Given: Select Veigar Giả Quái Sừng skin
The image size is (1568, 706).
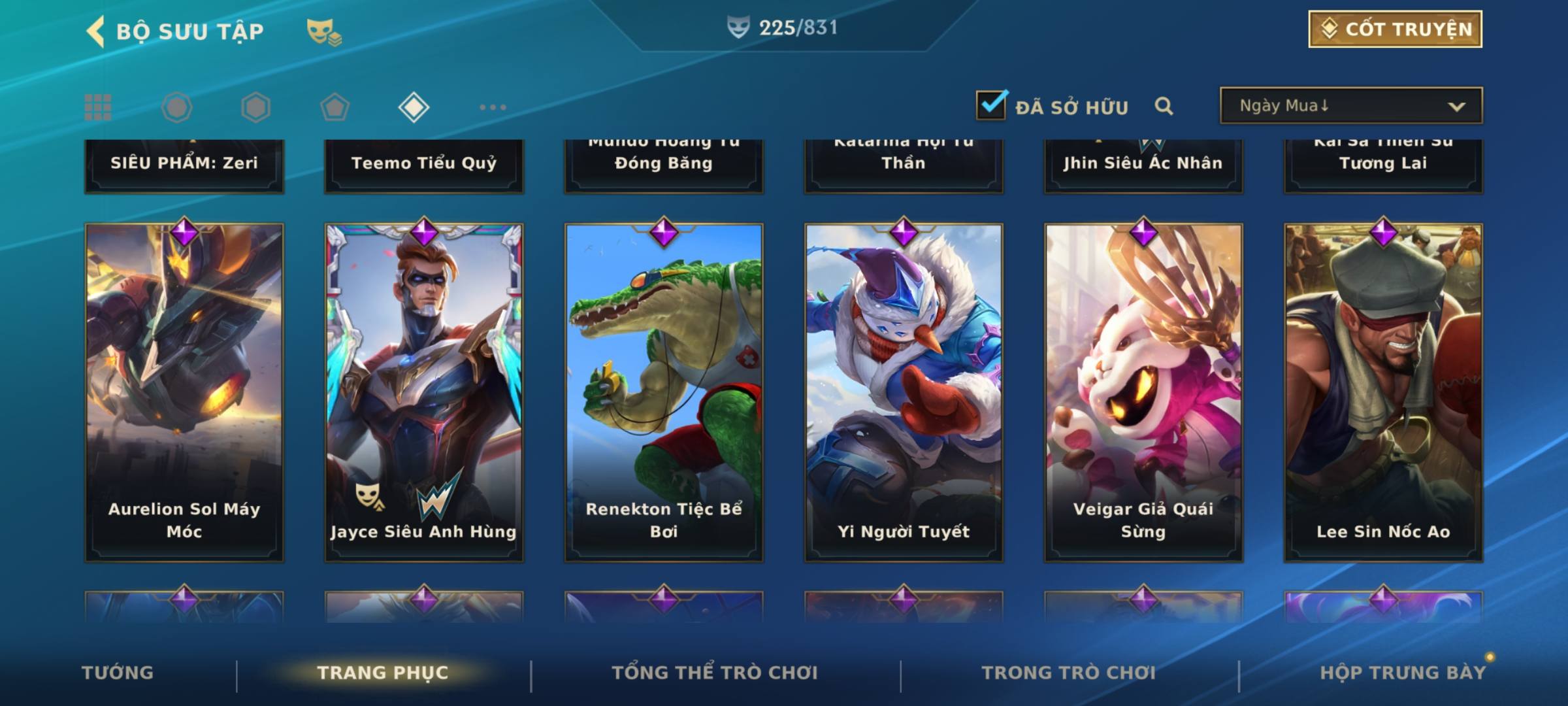Looking at the screenshot, I should point(1143,392).
